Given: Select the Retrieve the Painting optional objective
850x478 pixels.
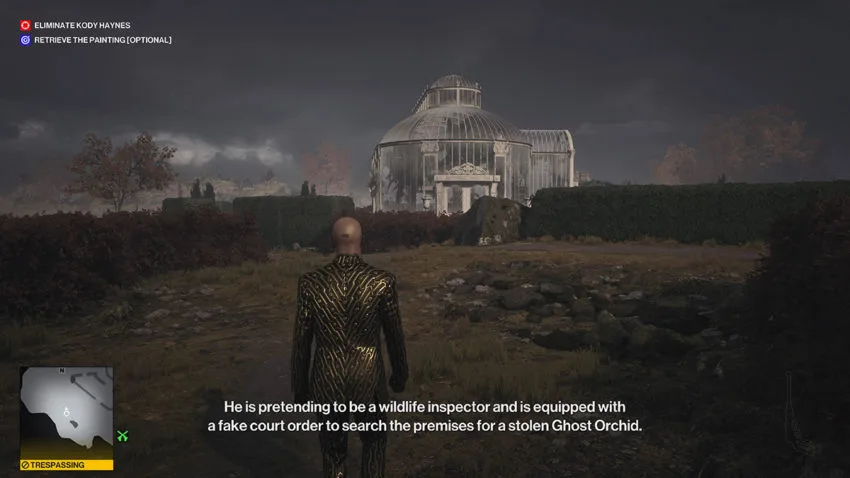Looking at the screenshot, I should point(102,40).
